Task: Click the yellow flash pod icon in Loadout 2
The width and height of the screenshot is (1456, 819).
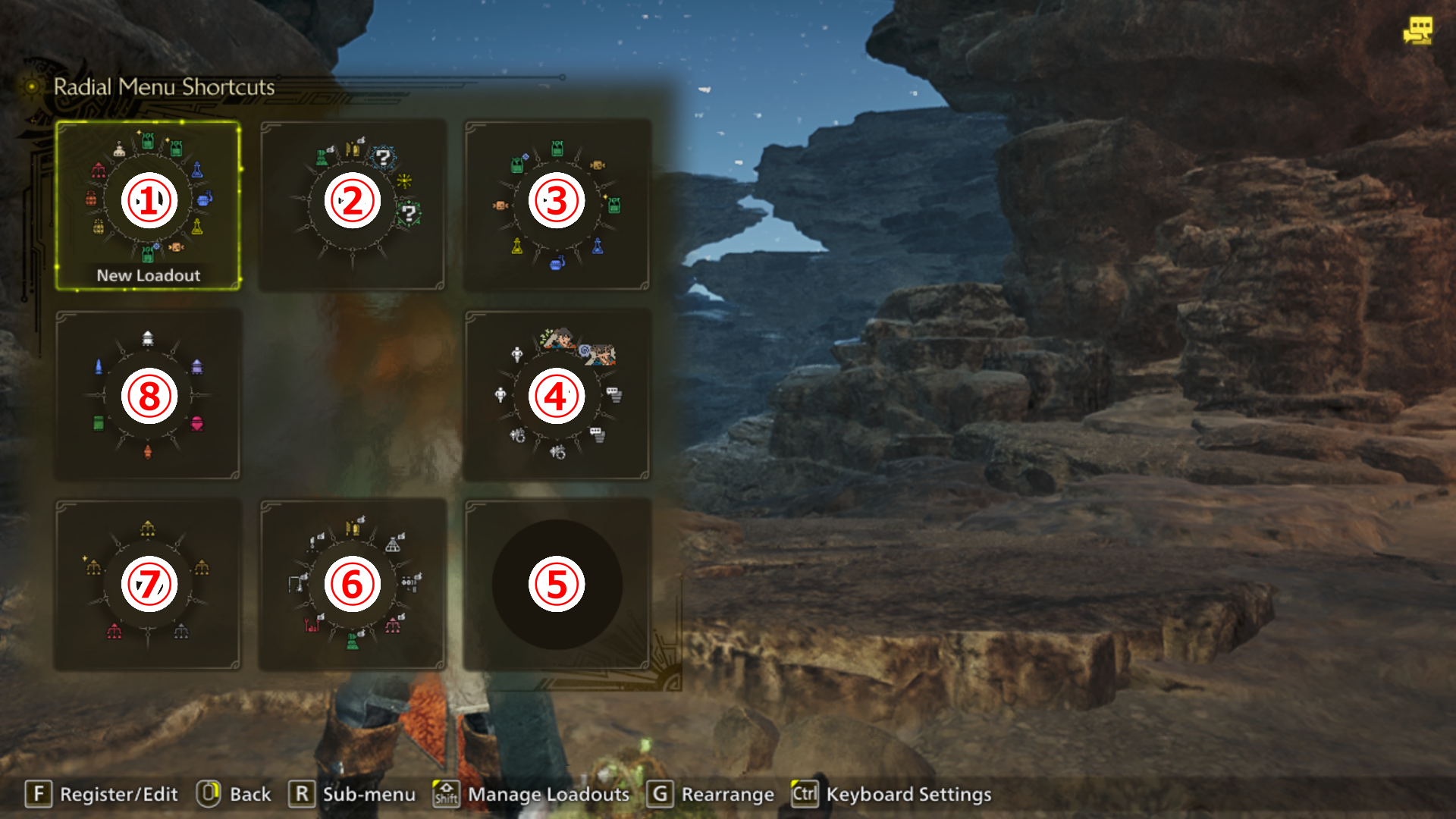Action: point(404,181)
